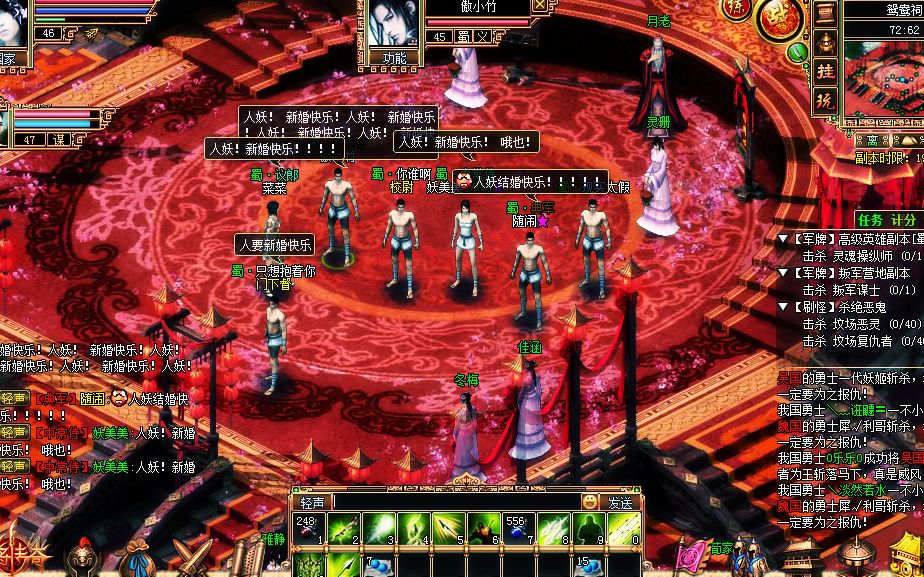This screenshot has width=924, height=577.
Task: Use the hotbar item with 248 count
Action: (308, 530)
